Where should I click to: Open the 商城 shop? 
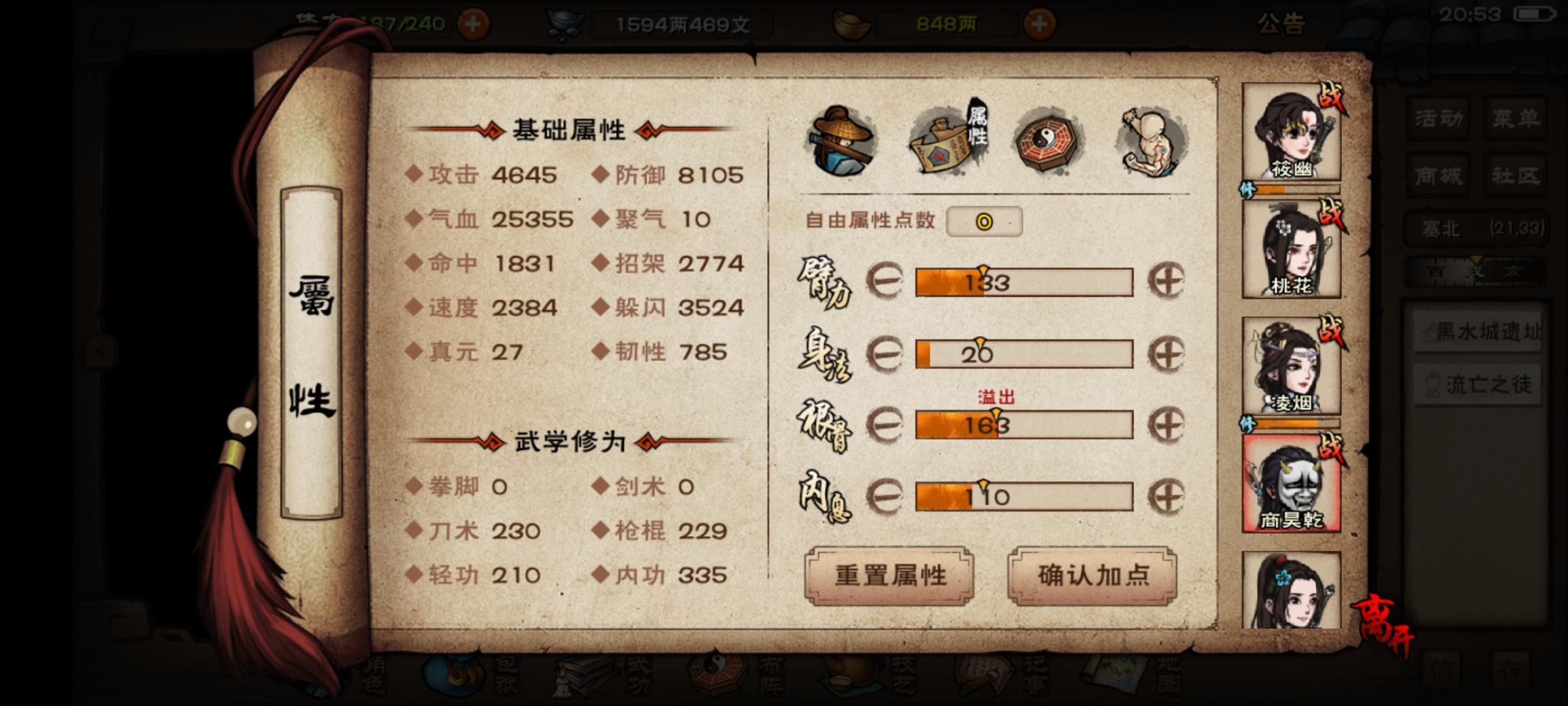1437,175
